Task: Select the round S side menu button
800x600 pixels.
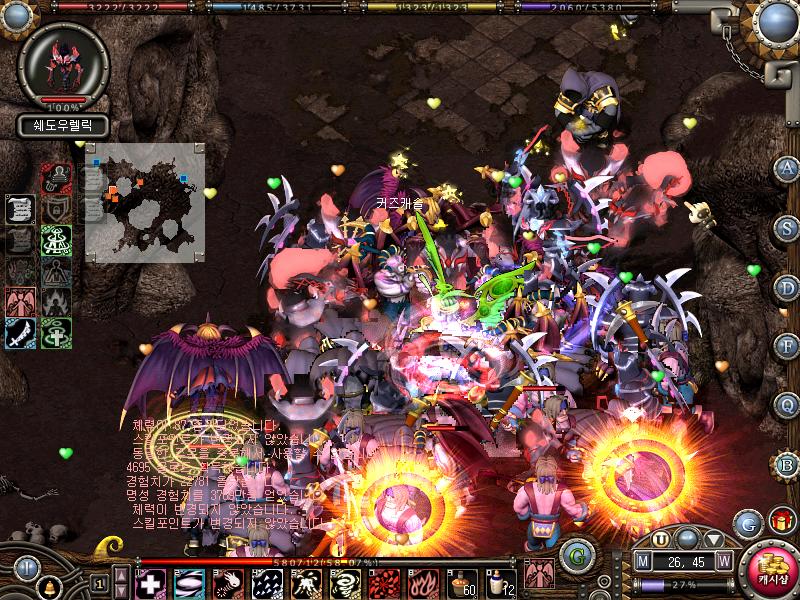Action: point(787,227)
